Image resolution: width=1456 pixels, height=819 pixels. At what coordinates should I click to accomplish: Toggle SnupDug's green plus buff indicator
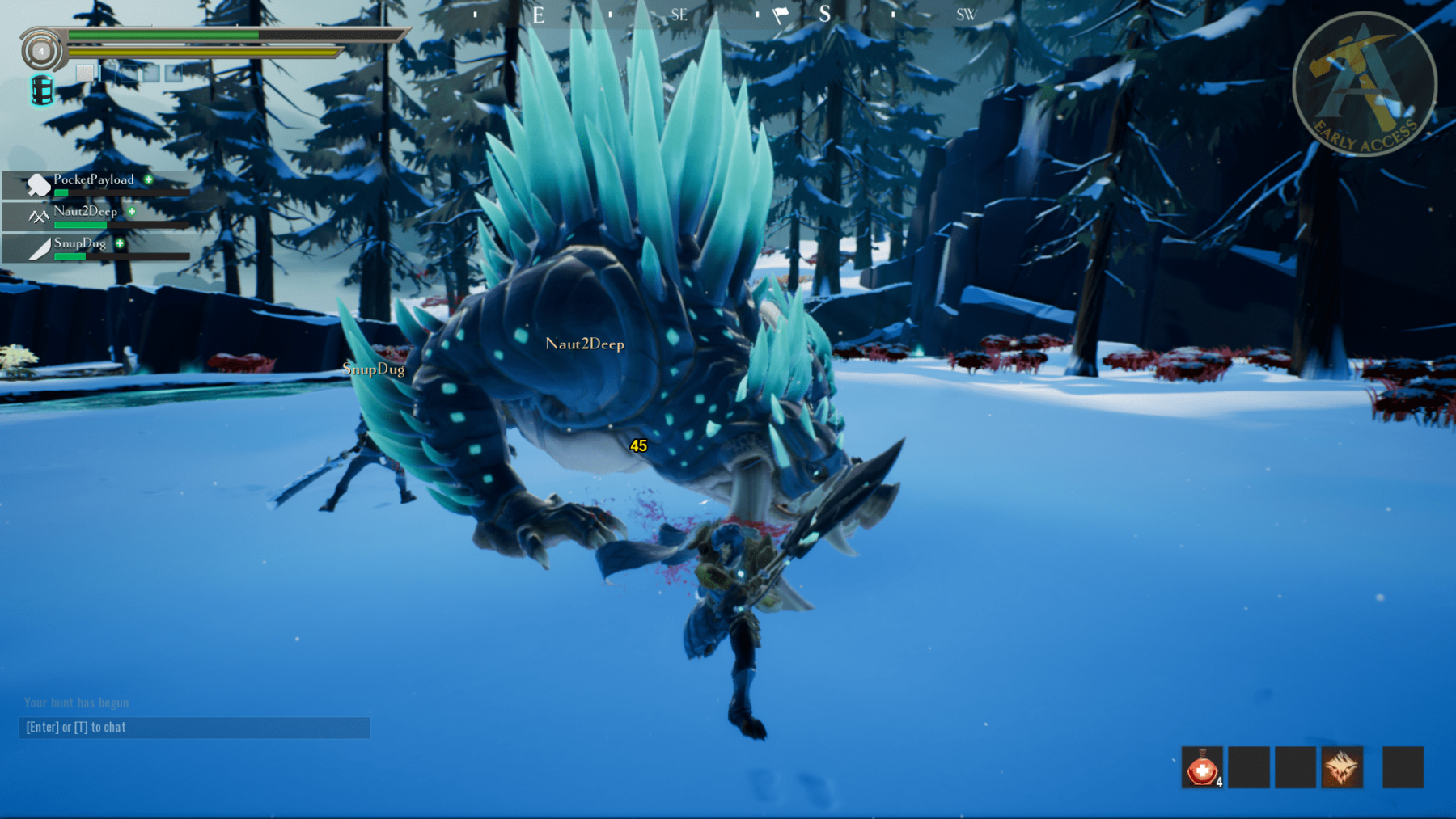pos(119,244)
